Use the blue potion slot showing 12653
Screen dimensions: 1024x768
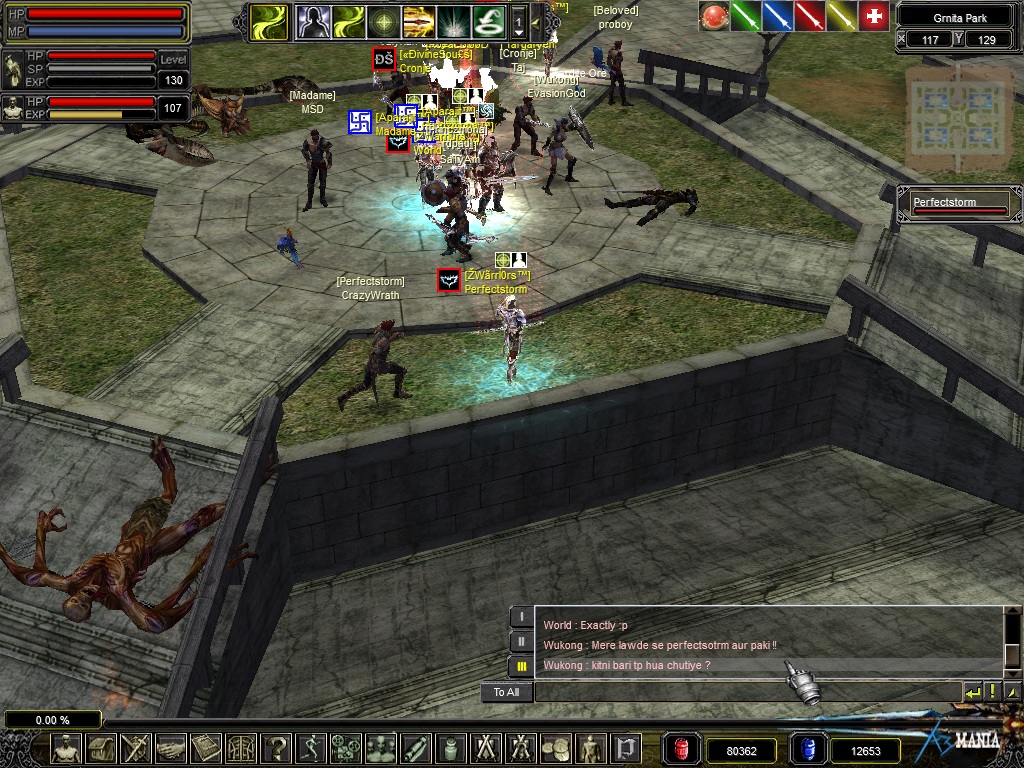point(806,749)
